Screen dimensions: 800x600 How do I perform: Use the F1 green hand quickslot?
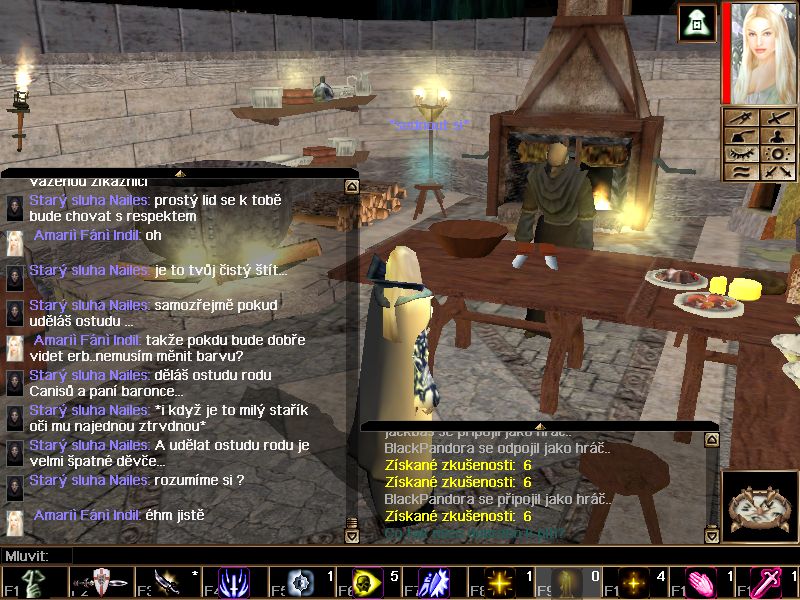[31, 583]
